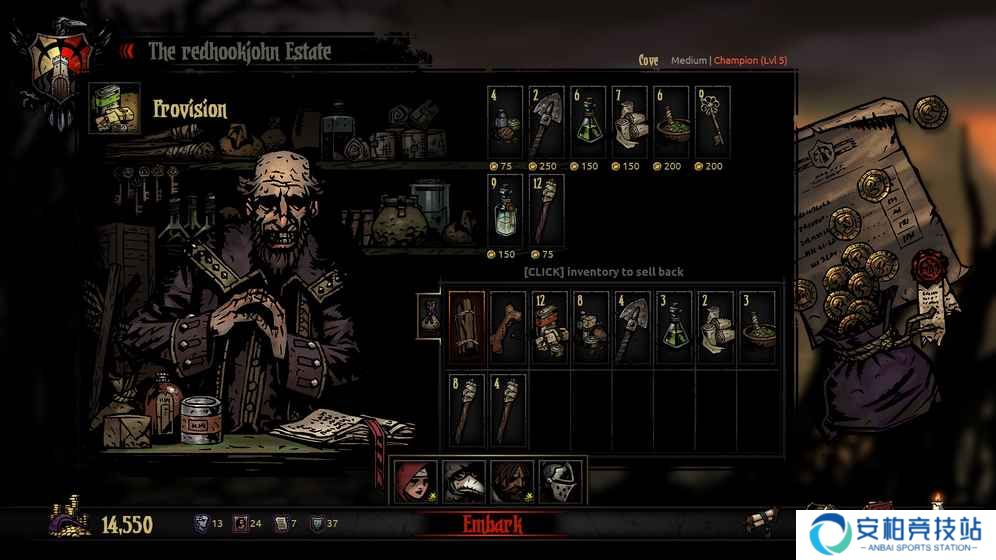Viewport: 996px width, 560px height.
Task: Go back using the red chevron arrows
Action: tap(126, 51)
